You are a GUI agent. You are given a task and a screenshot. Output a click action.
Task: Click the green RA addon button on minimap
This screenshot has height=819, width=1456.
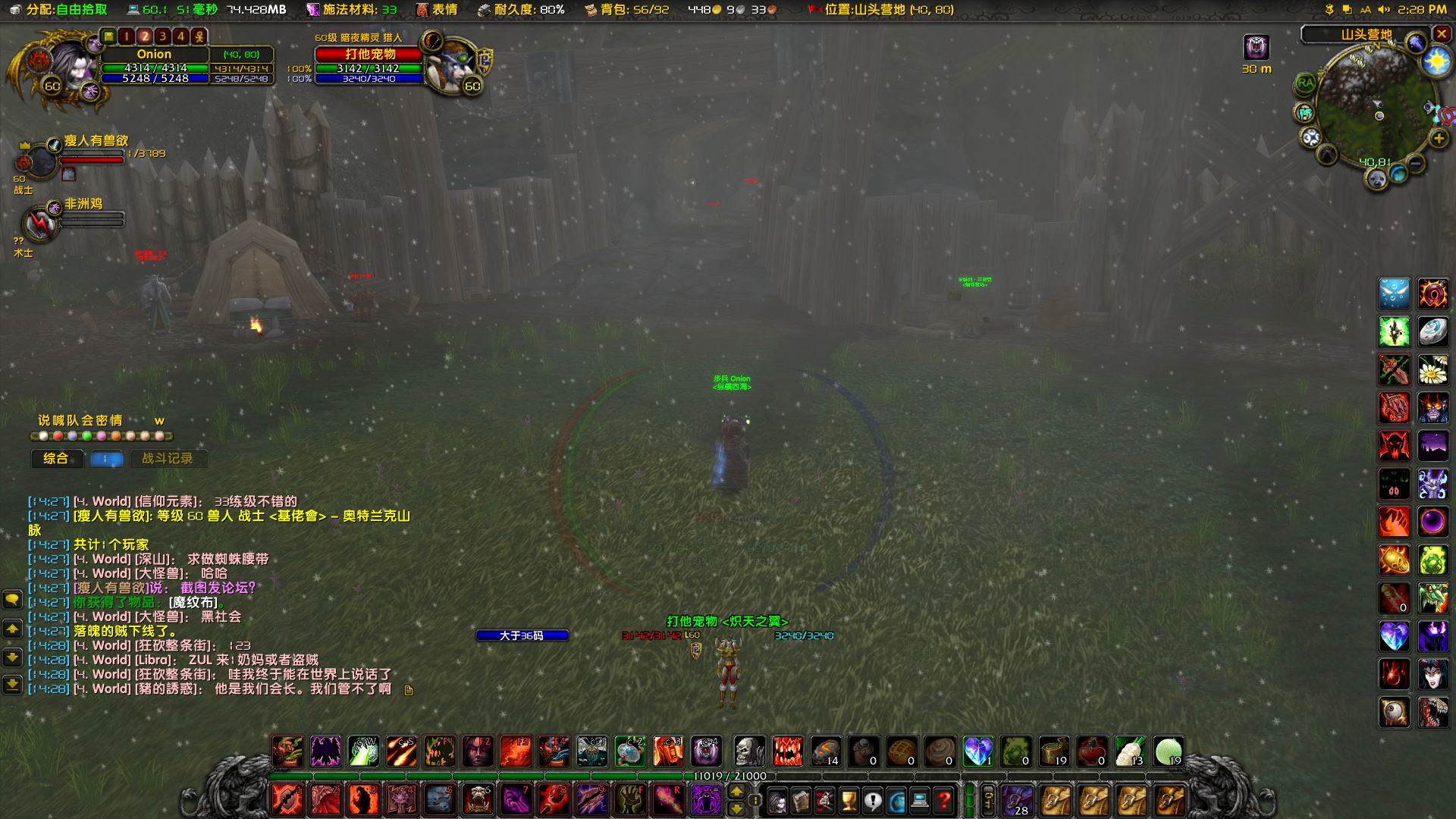coord(1304,84)
